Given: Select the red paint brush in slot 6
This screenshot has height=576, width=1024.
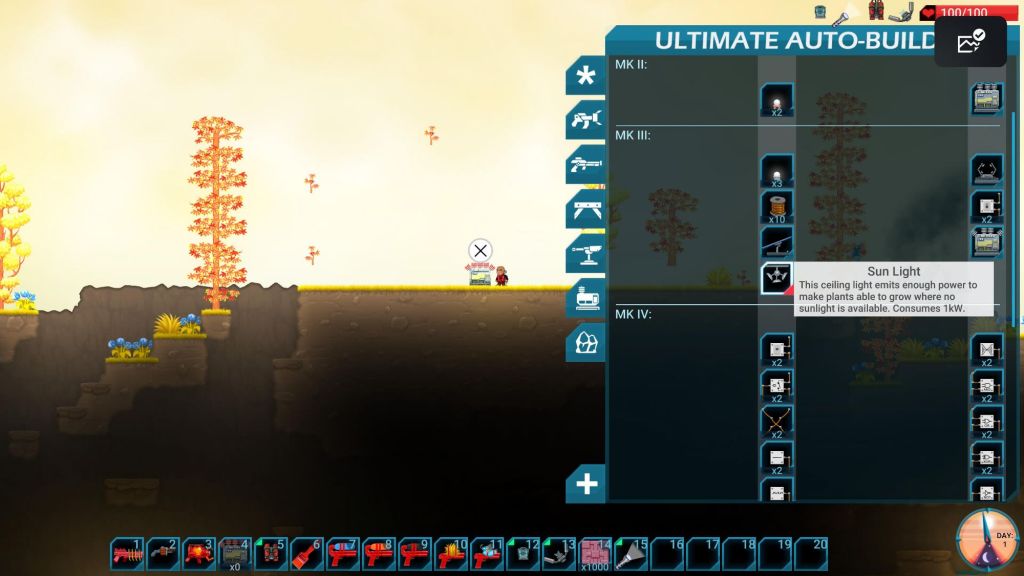Looking at the screenshot, I should (307, 553).
